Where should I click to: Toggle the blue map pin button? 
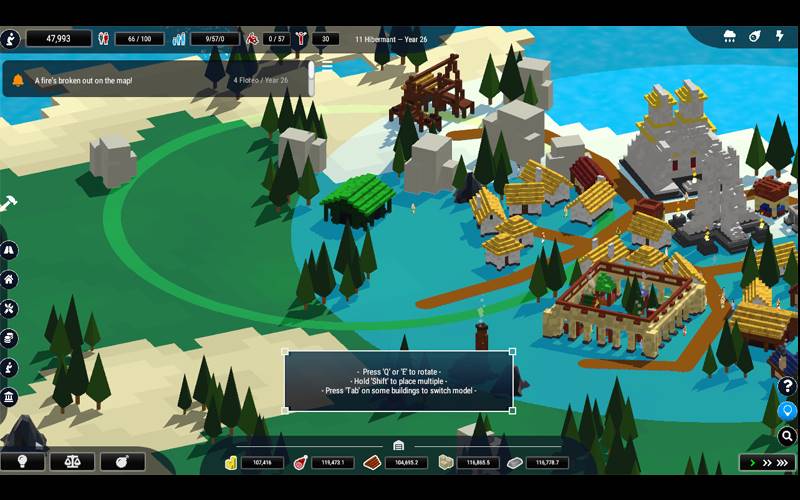pos(788,411)
